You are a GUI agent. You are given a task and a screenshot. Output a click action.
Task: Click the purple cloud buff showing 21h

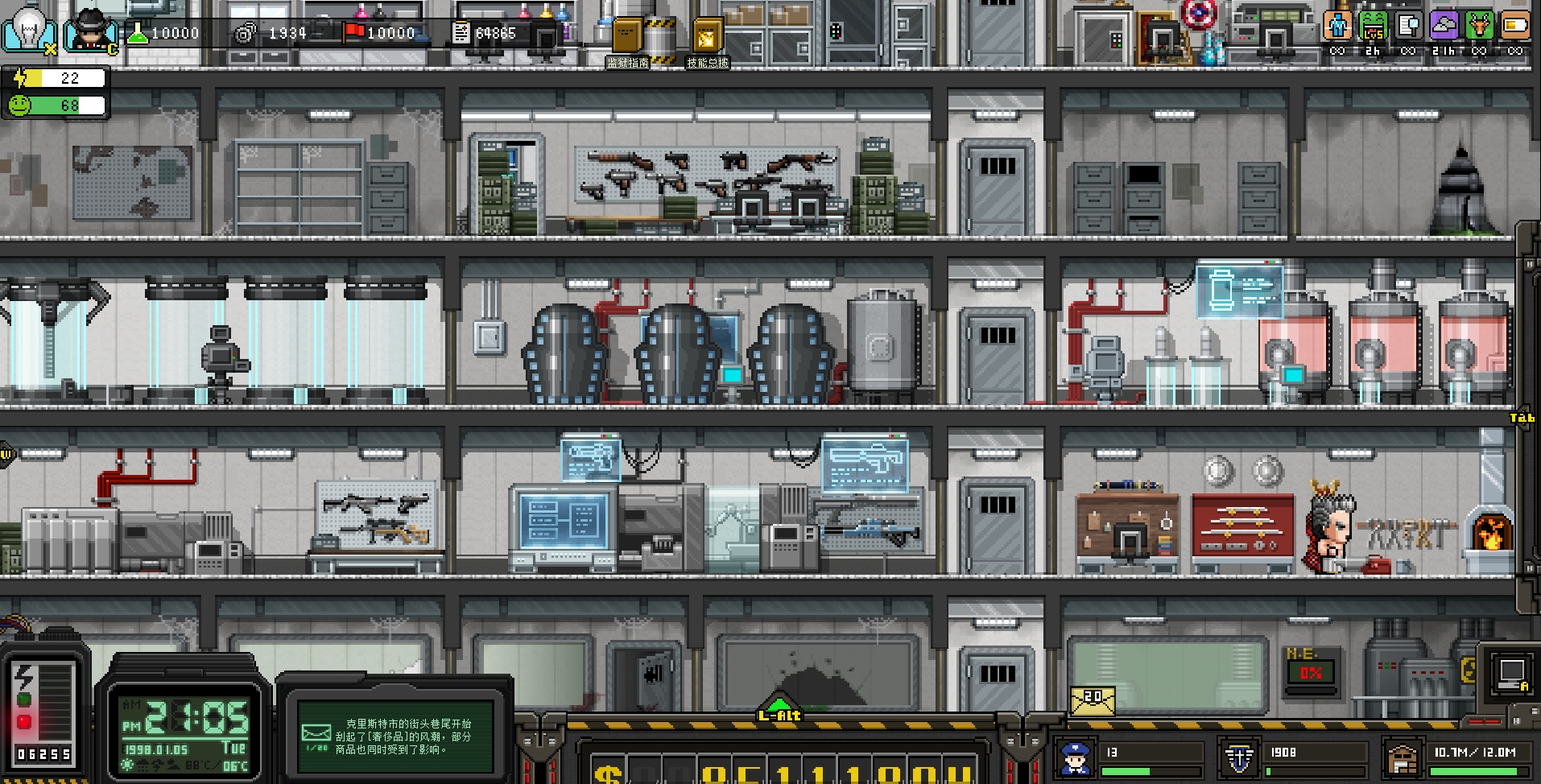pos(1446,27)
